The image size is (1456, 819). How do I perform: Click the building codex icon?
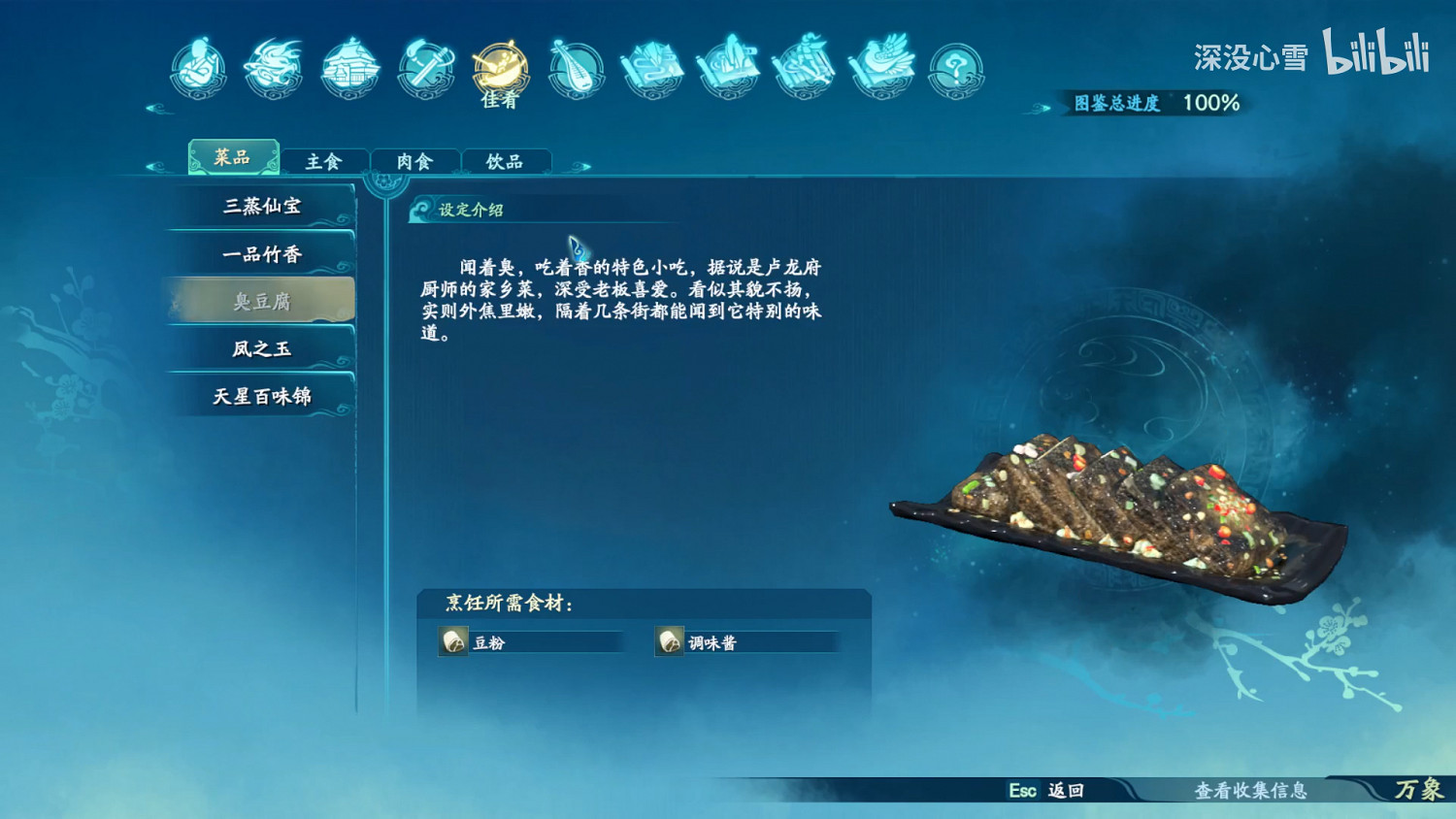coord(347,68)
